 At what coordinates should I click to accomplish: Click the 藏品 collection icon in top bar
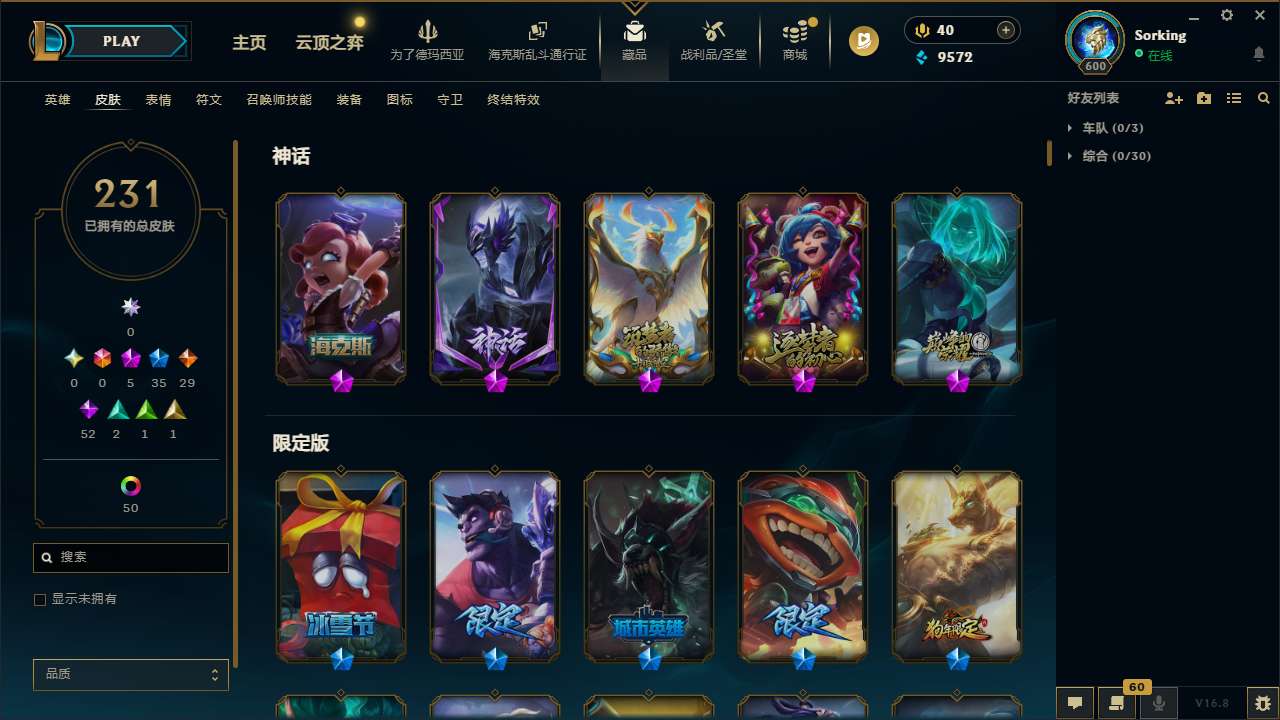click(635, 35)
